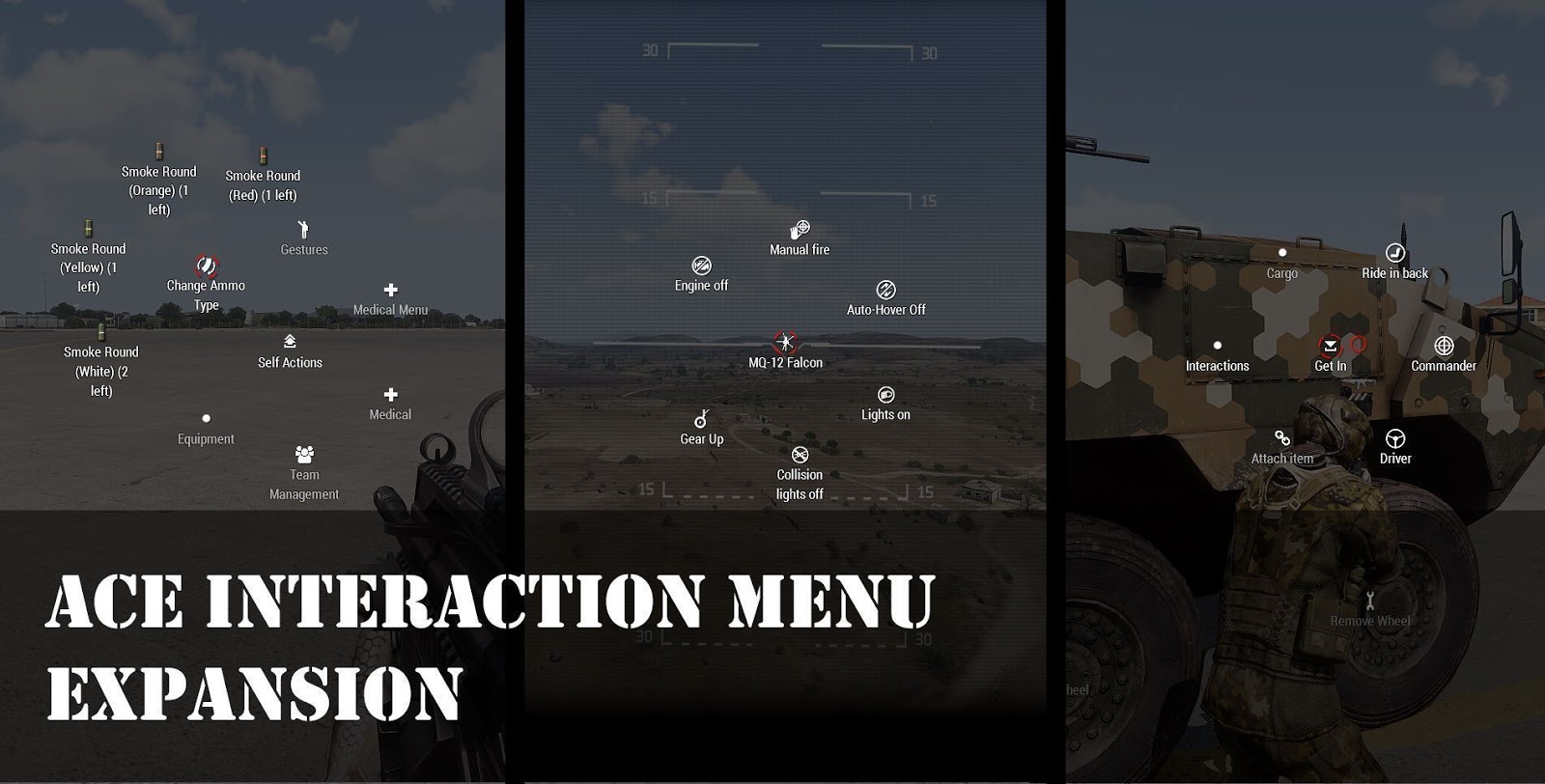
Task: Open the Gestures menu icon
Action: (x=303, y=230)
